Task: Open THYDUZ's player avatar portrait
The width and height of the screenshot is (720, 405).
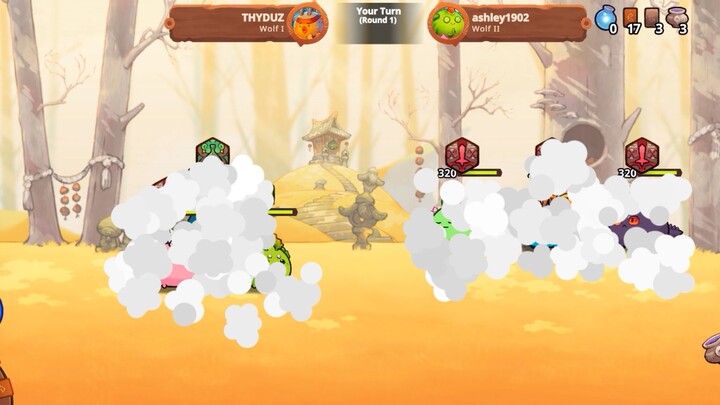Action: click(x=306, y=21)
